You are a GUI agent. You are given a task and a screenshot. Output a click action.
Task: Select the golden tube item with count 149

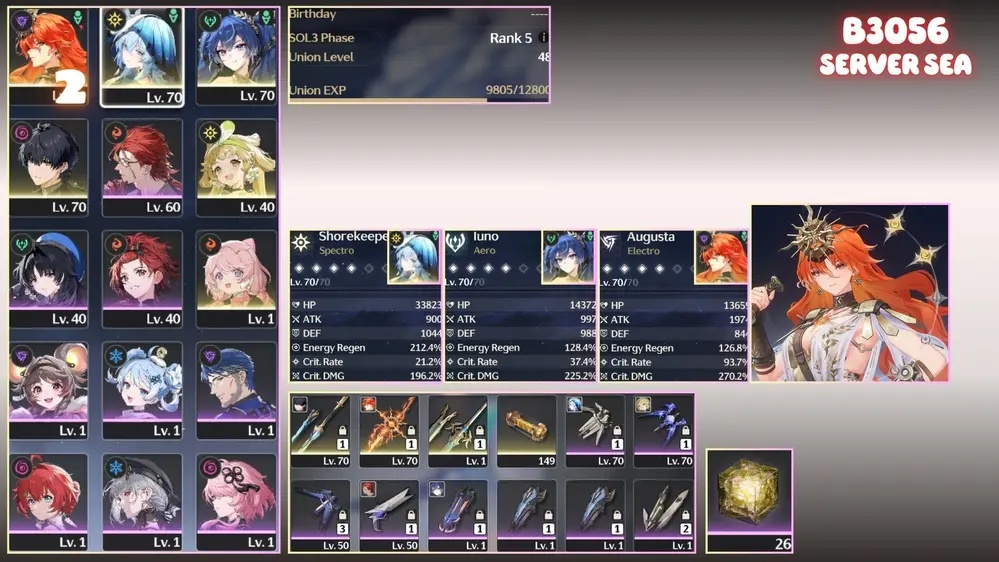[526, 430]
